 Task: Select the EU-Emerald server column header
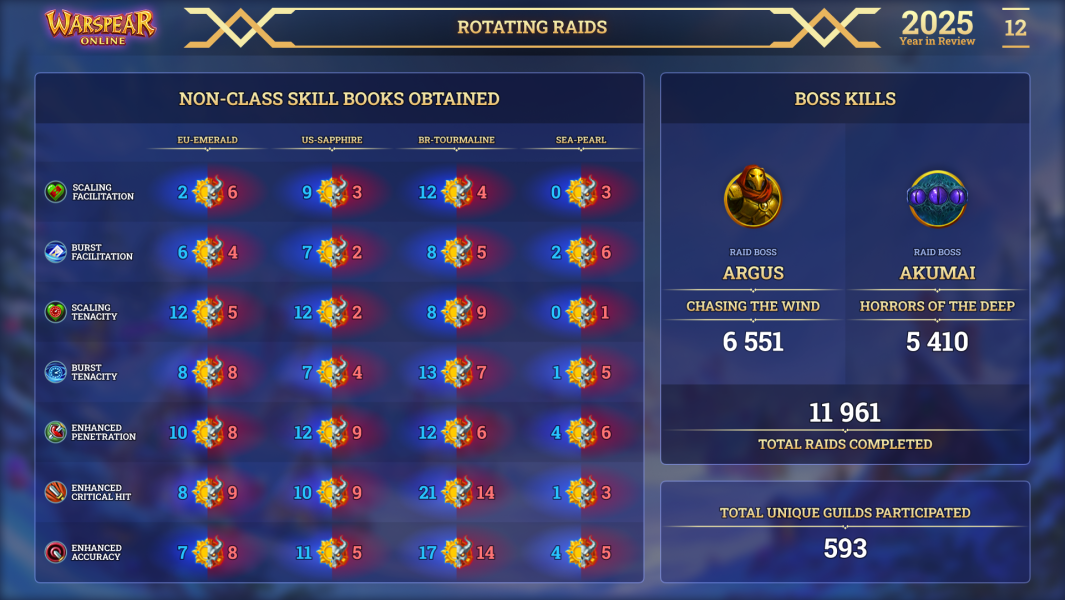click(207, 140)
